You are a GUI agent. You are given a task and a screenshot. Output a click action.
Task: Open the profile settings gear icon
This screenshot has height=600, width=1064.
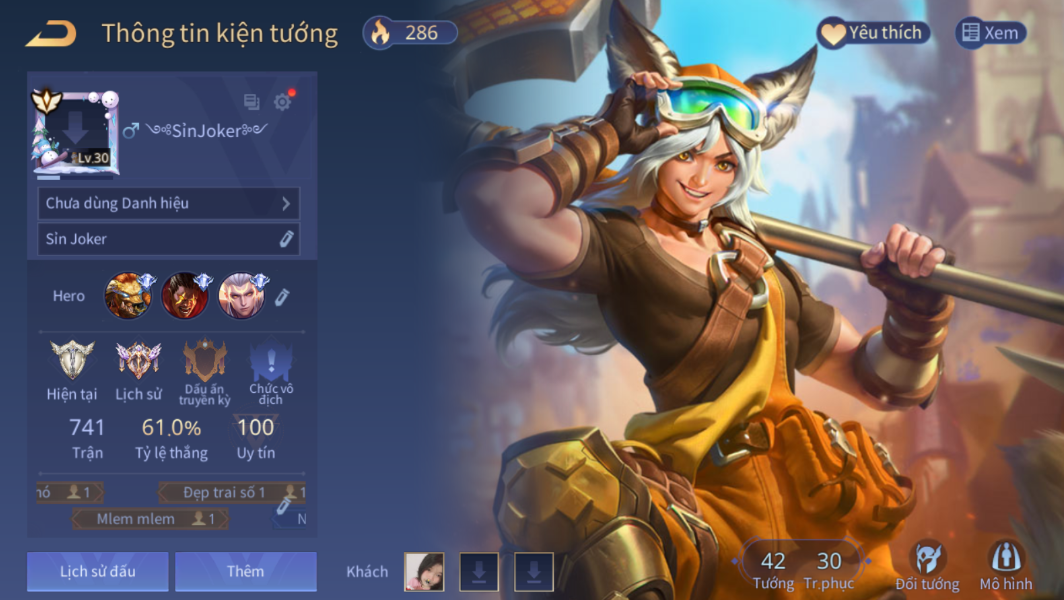(282, 102)
